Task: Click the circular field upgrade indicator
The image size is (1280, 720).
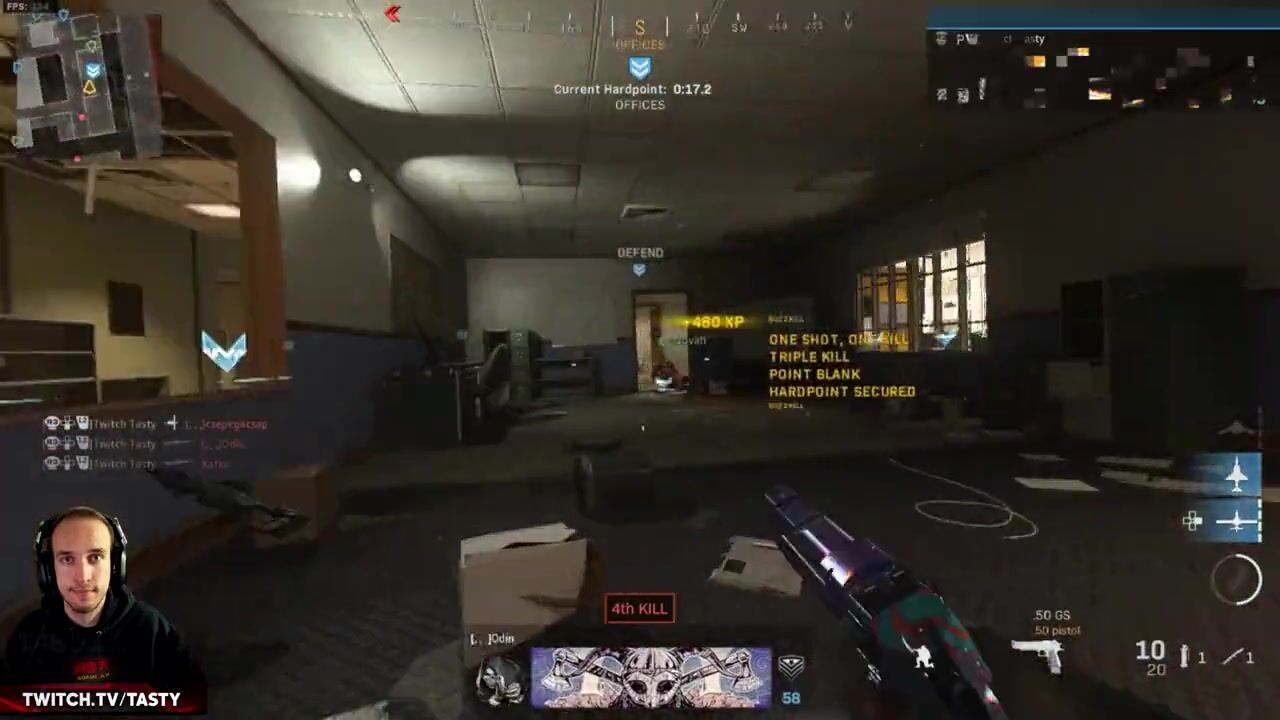Action: (x=1237, y=578)
